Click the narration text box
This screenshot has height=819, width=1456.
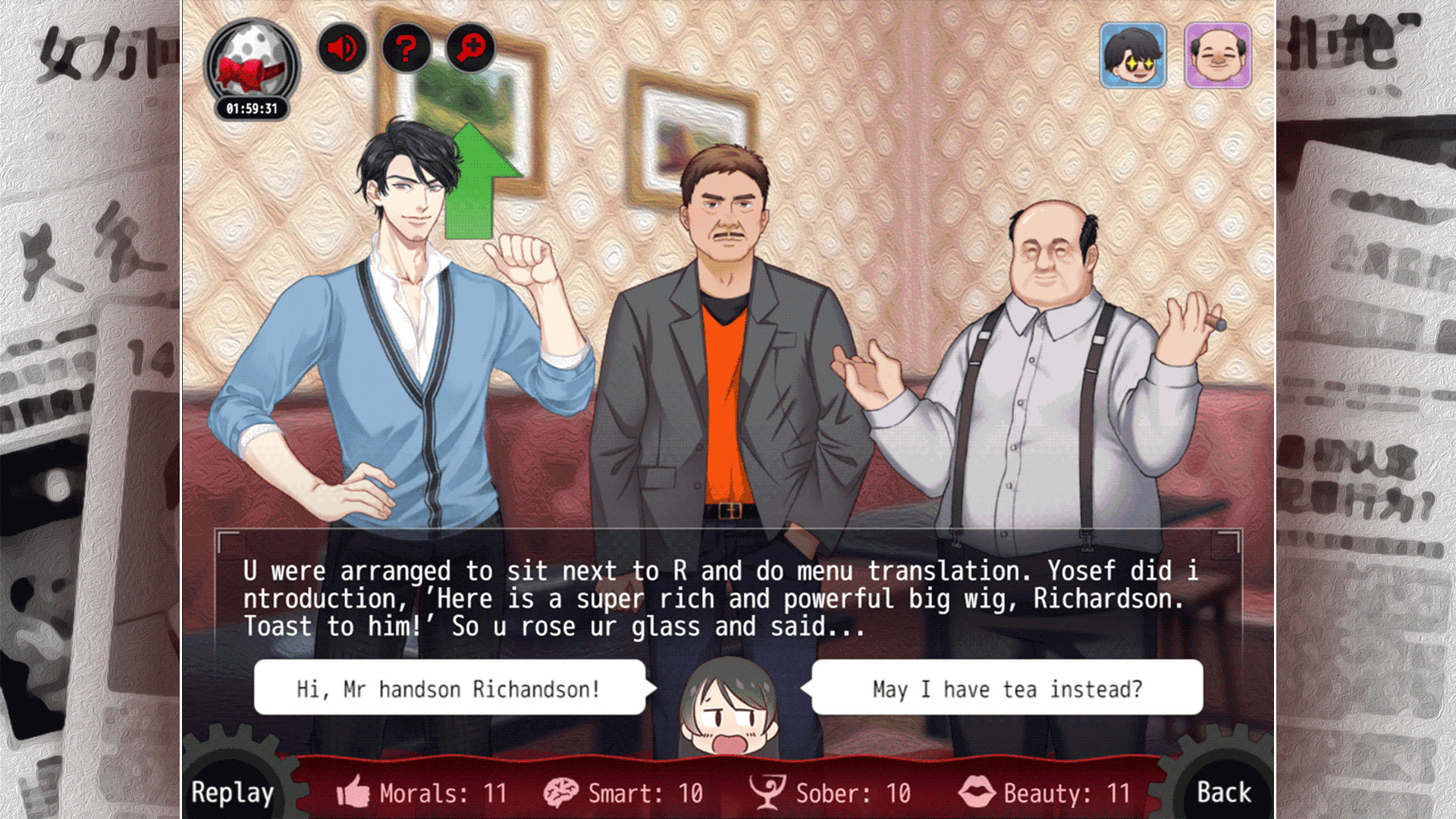coord(728,599)
